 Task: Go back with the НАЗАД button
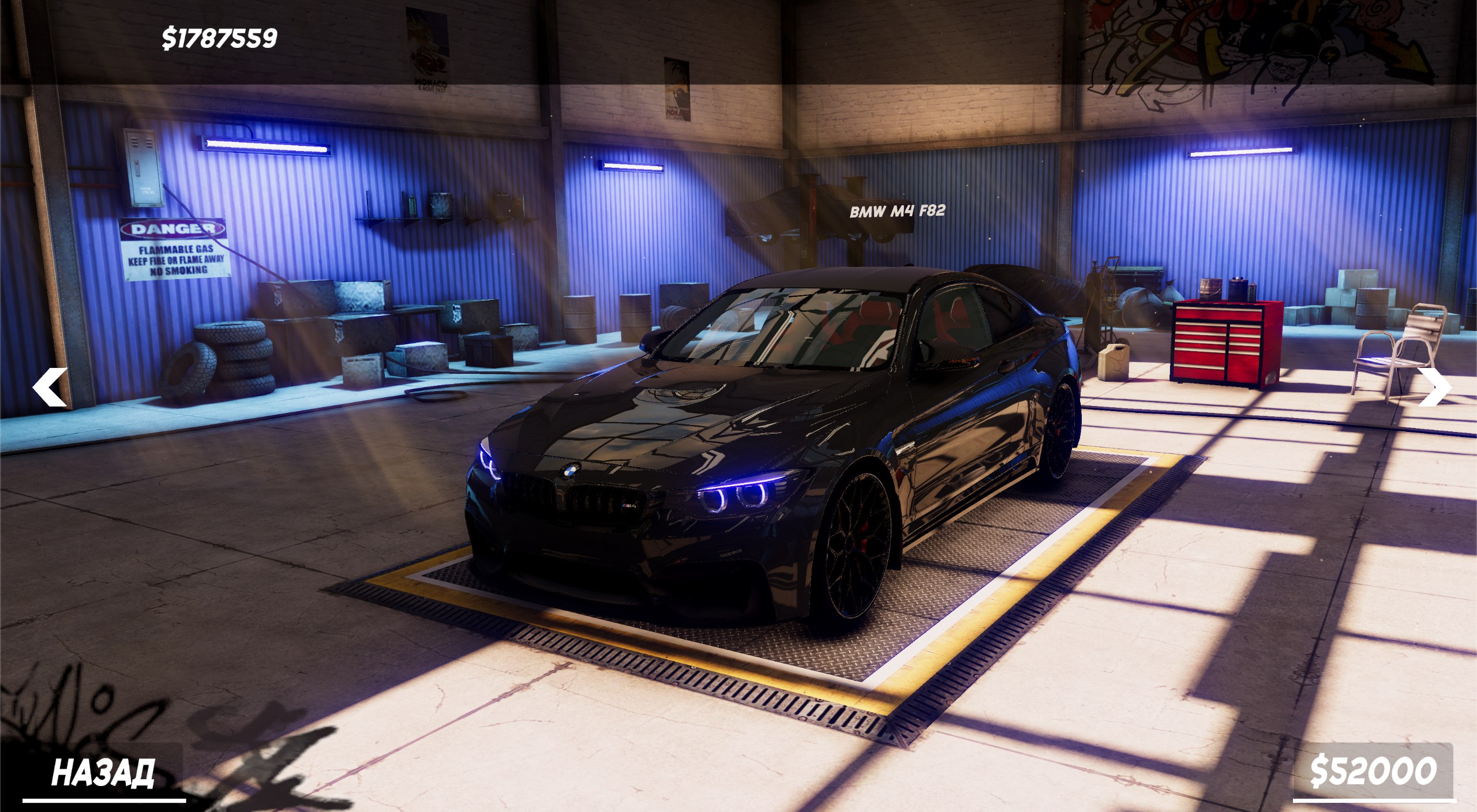click(x=103, y=773)
